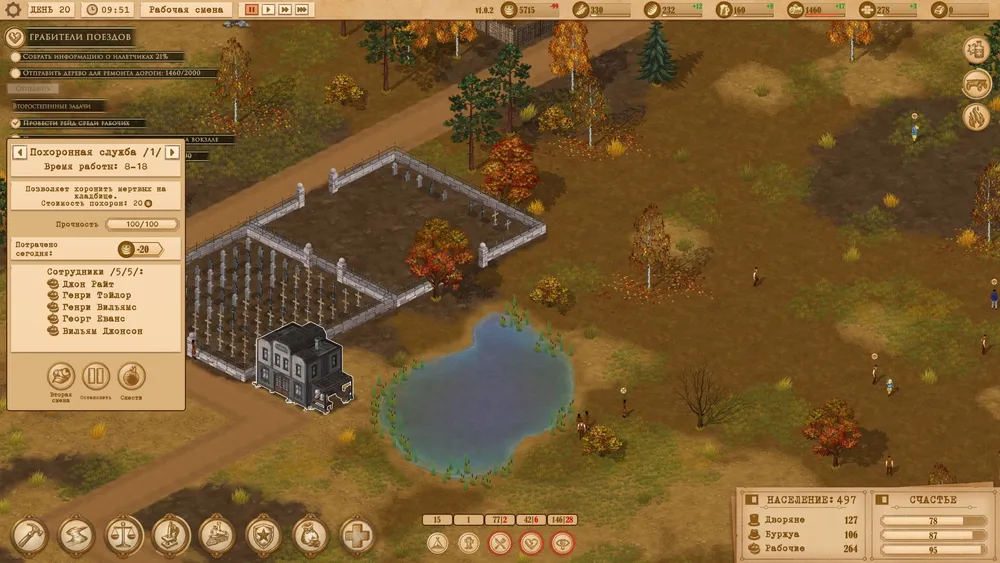Open the microscope research menu
The height and width of the screenshot is (563, 1000).
point(170,535)
